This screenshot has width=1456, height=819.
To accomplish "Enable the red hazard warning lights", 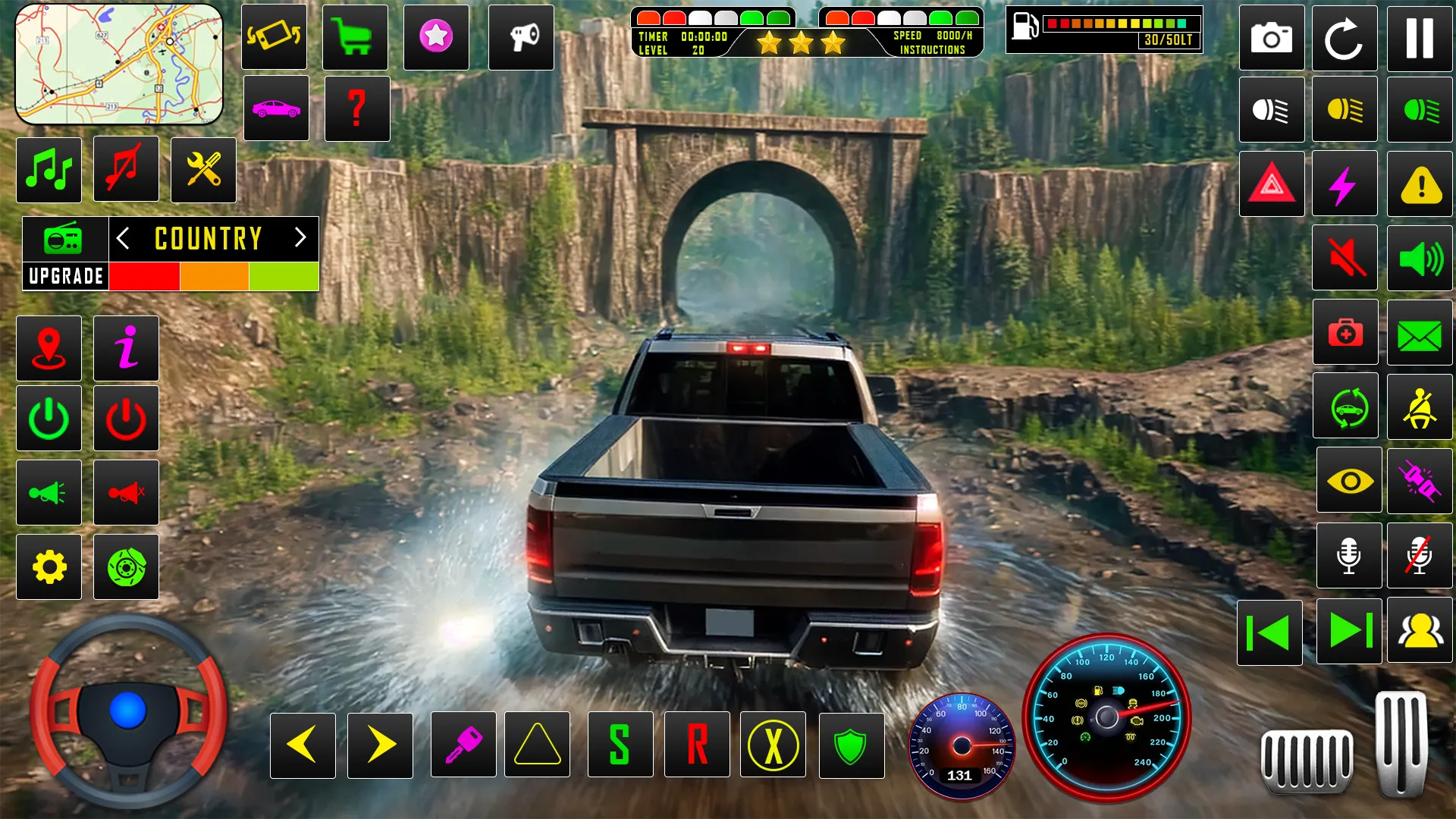I will point(1271,184).
